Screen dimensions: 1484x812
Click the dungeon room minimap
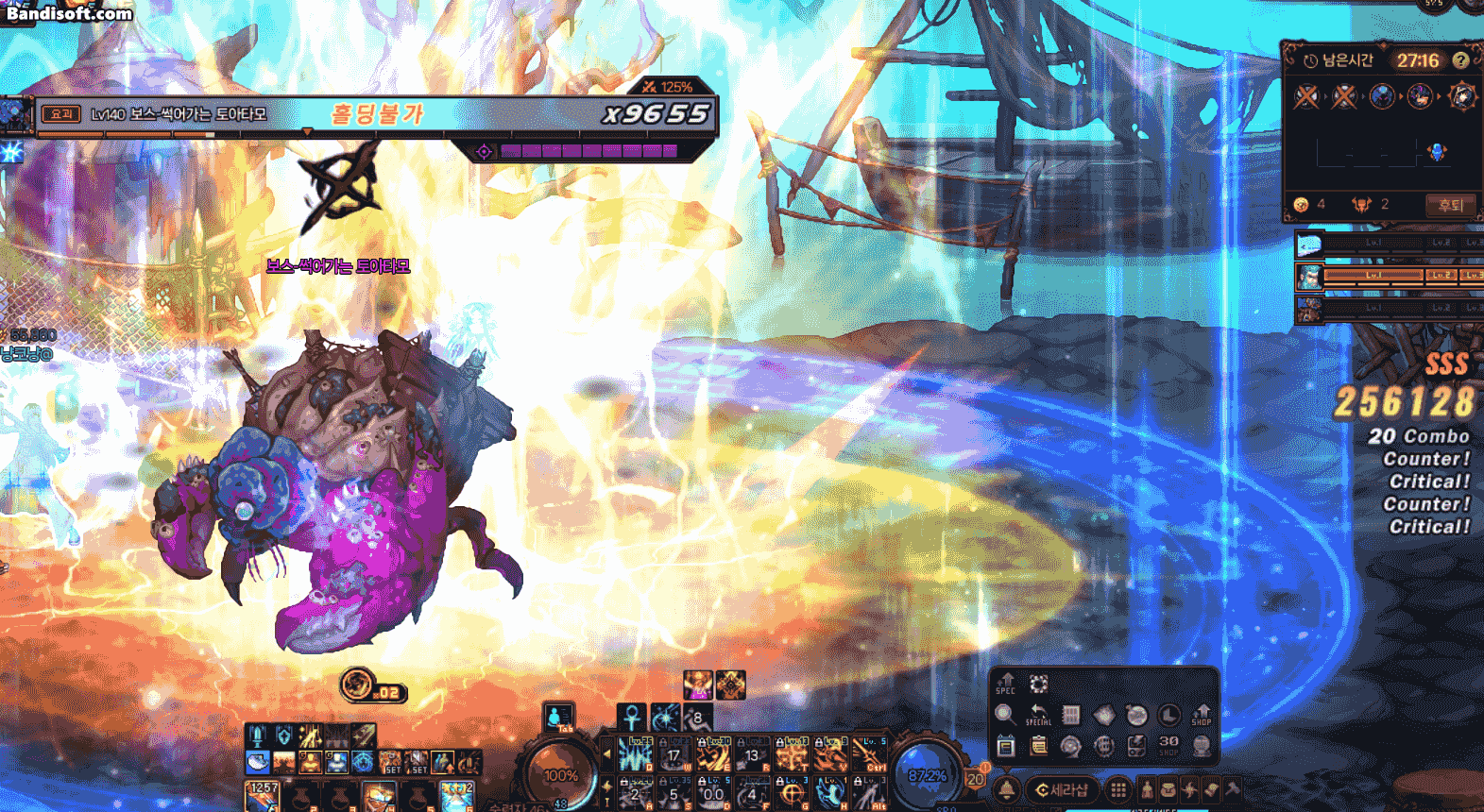[x=1379, y=152]
